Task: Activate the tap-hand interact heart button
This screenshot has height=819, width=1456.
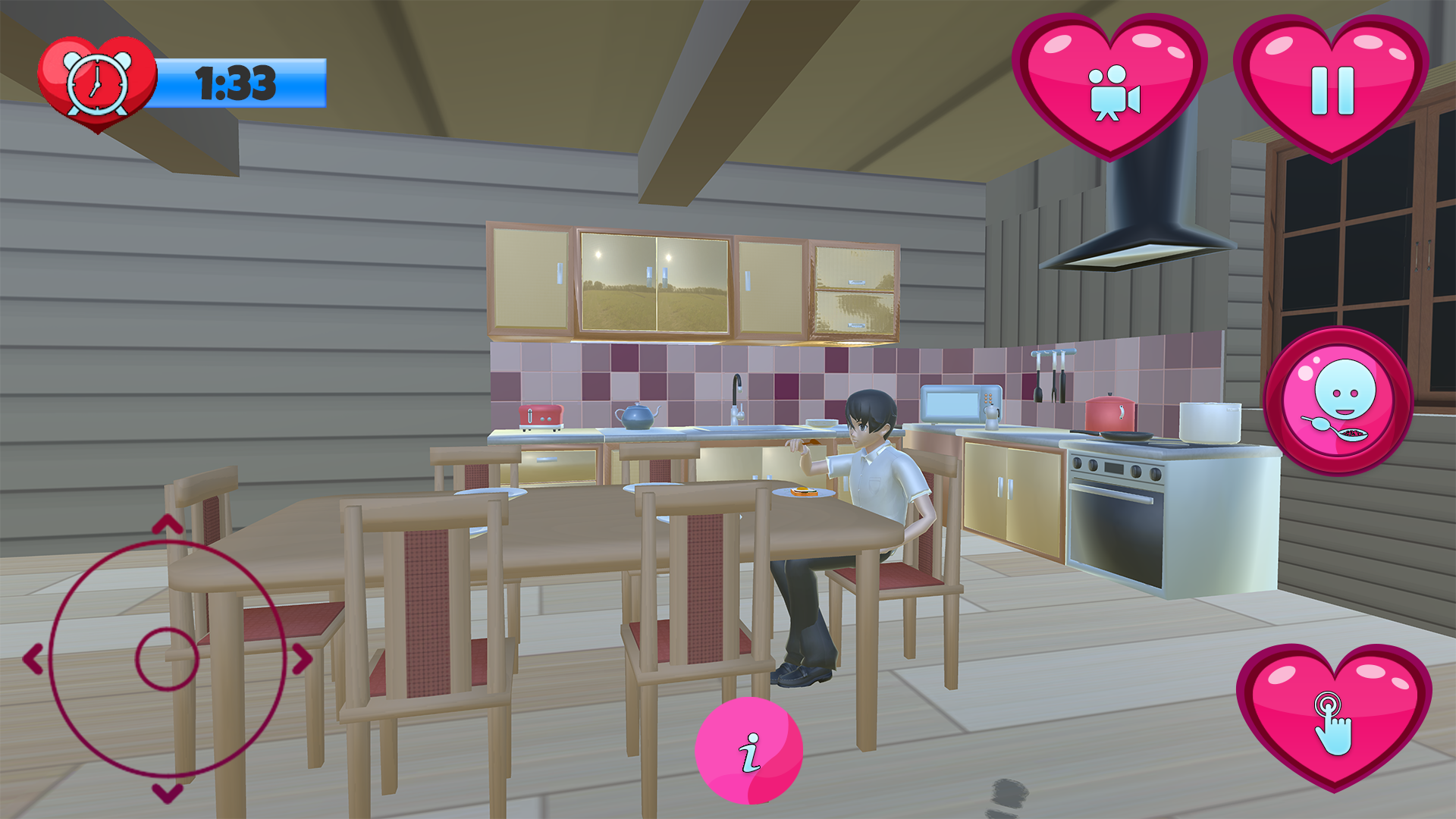Action: [1334, 717]
